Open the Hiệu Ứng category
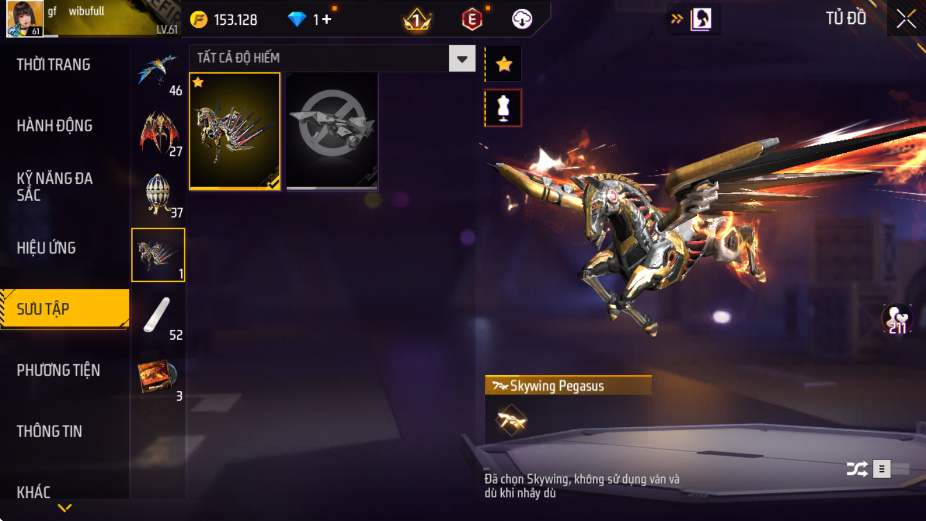The height and width of the screenshot is (521, 926). pyautogui.click(x=47, y=248)
